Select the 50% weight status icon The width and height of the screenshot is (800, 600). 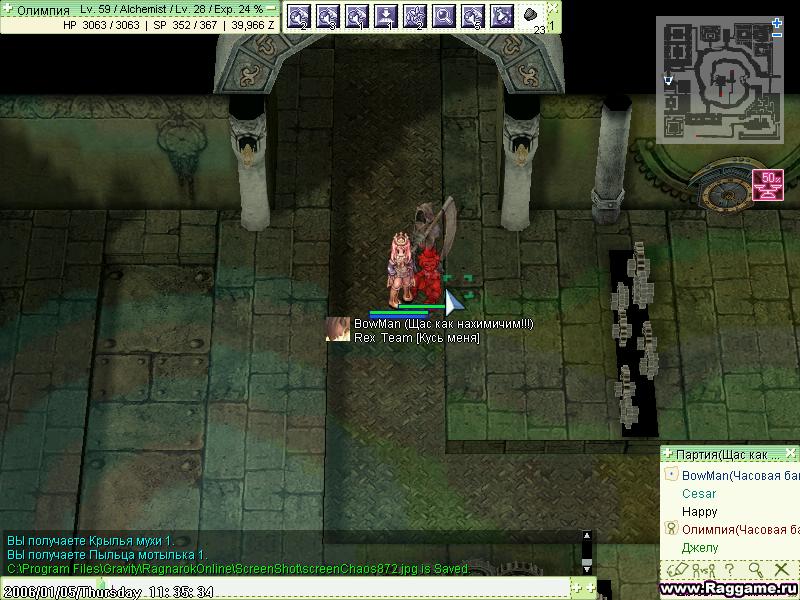pyautogui.click(x=769, y=186)
